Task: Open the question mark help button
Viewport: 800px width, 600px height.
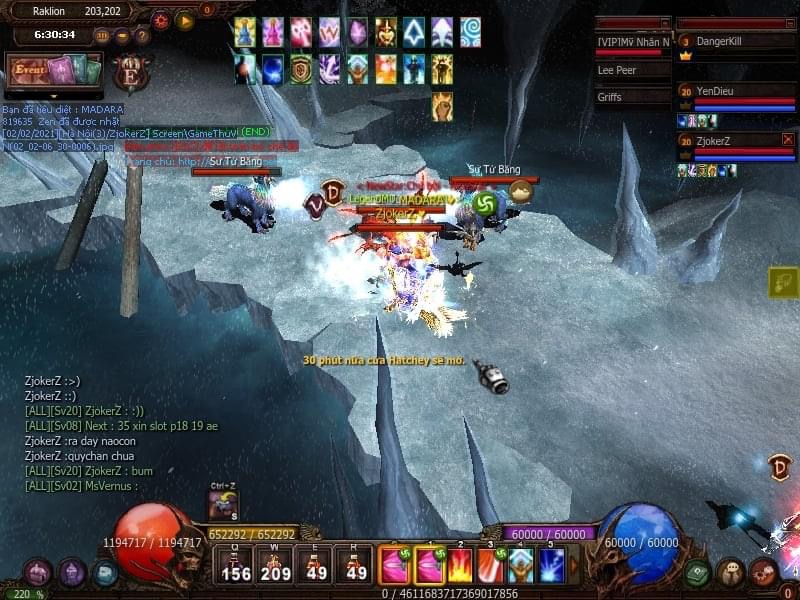Action: [x=142, y=36]
